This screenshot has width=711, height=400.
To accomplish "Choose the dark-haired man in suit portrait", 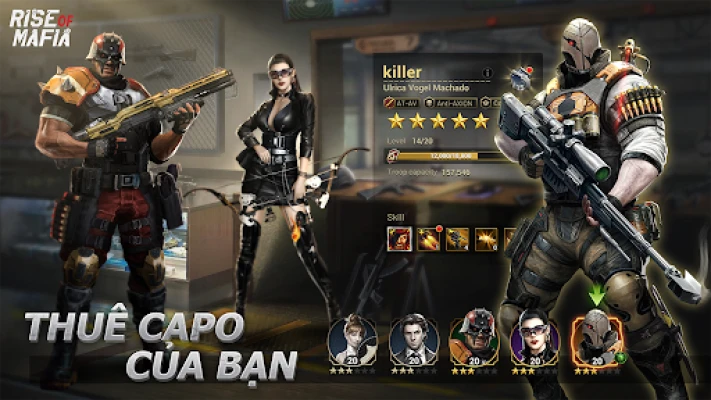I will pyautogui.click(x=408, y=340).
